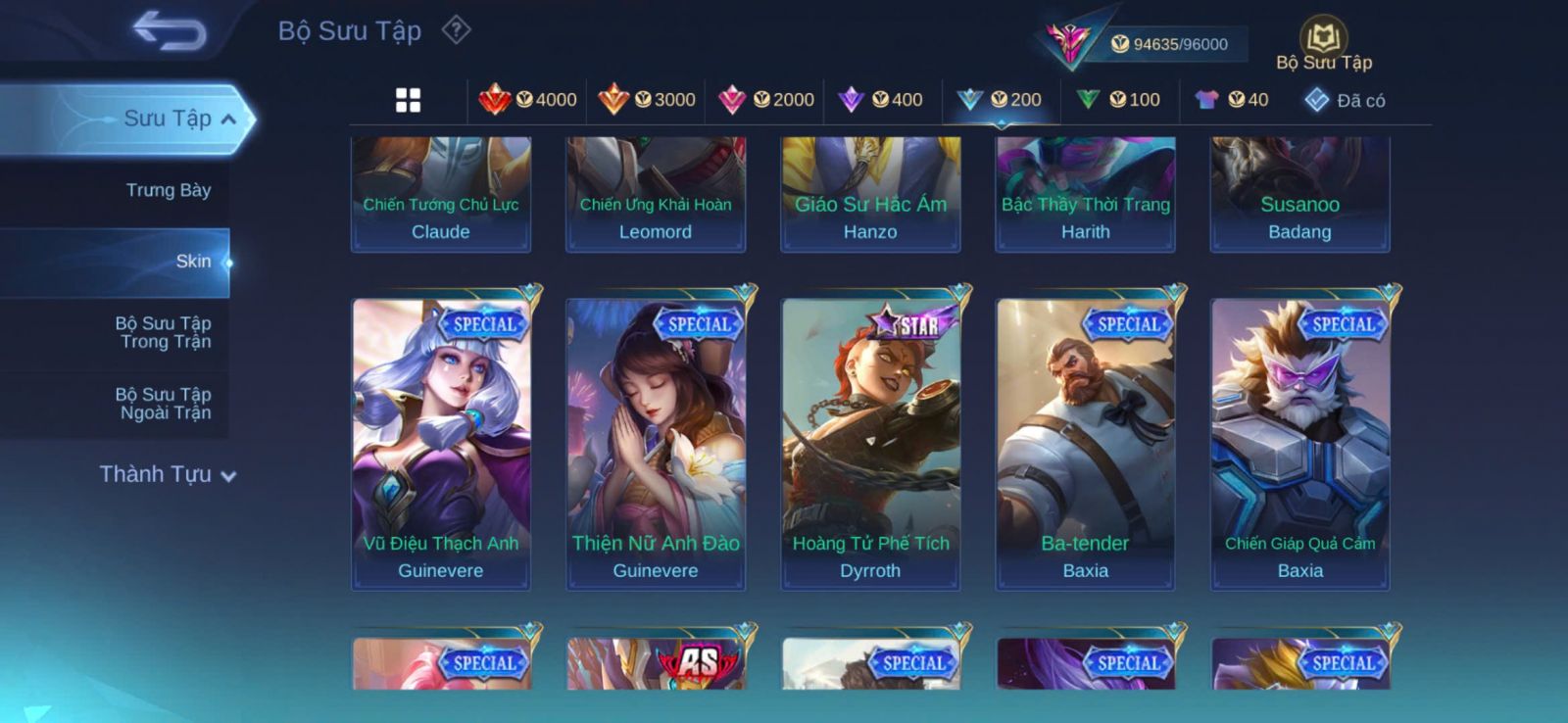Switch to the 400 point tier
Image resolution: width=1568 pixels, height=723 pixels.
[881, 100]
